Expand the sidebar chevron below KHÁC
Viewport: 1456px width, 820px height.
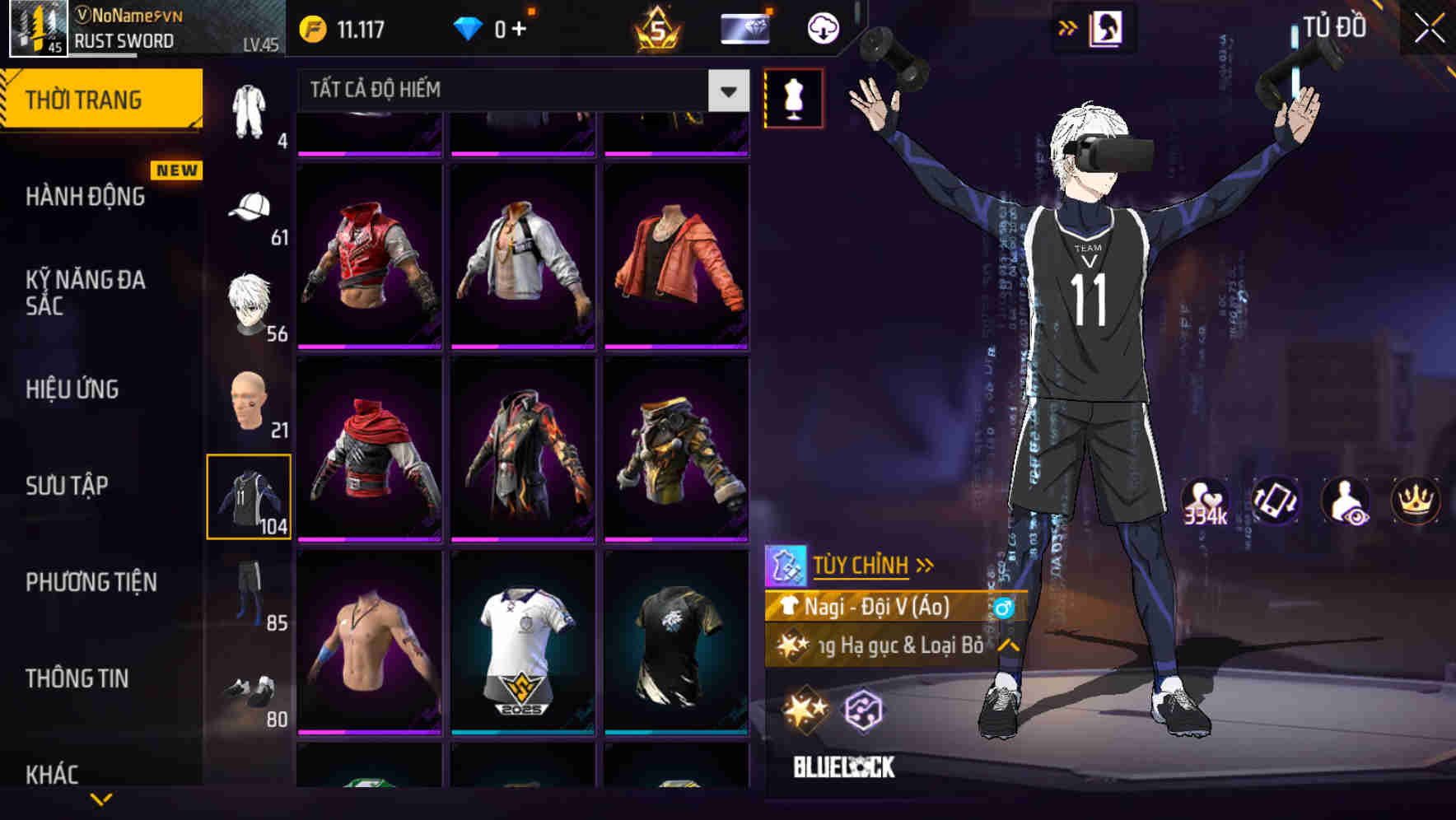(101, 799)
